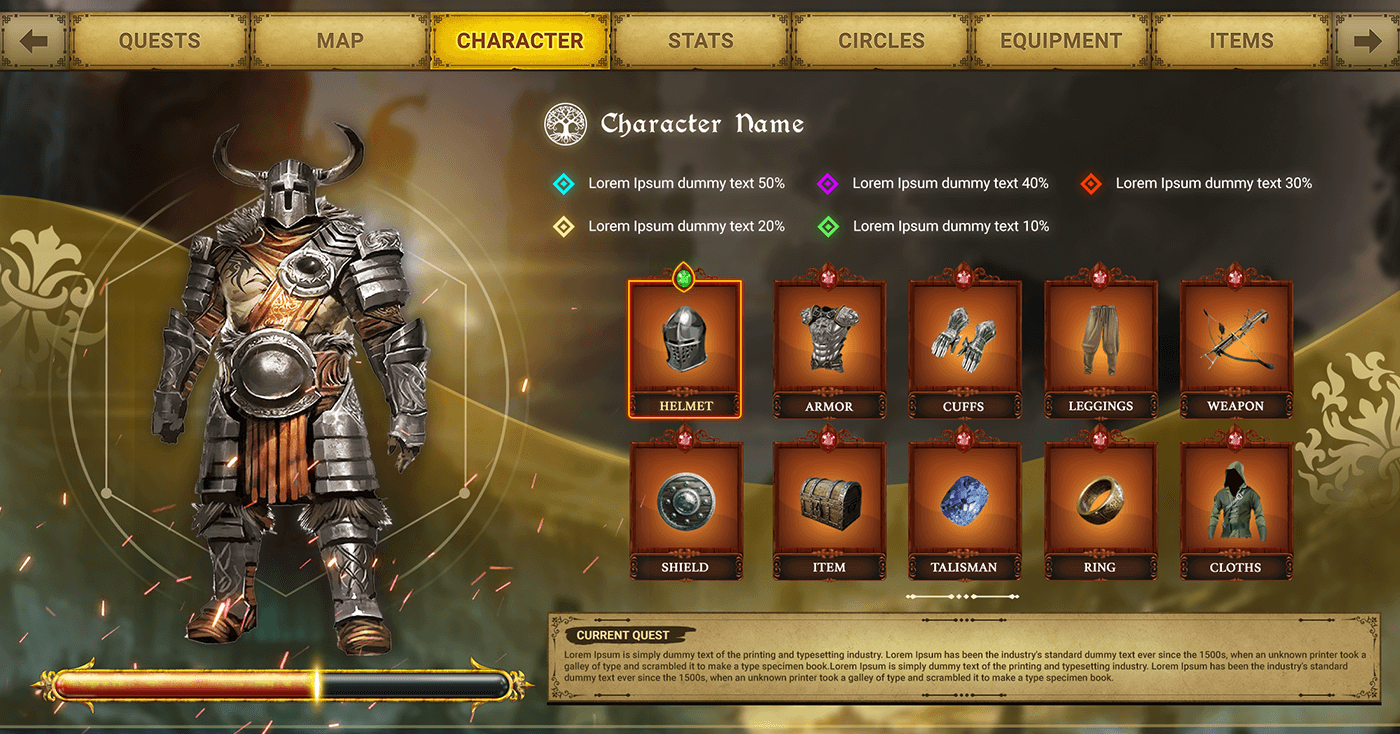Select the Cuffs gauntlets slot
The image size is (1400, 734).
pyautogui.click(x=964, y=343)
